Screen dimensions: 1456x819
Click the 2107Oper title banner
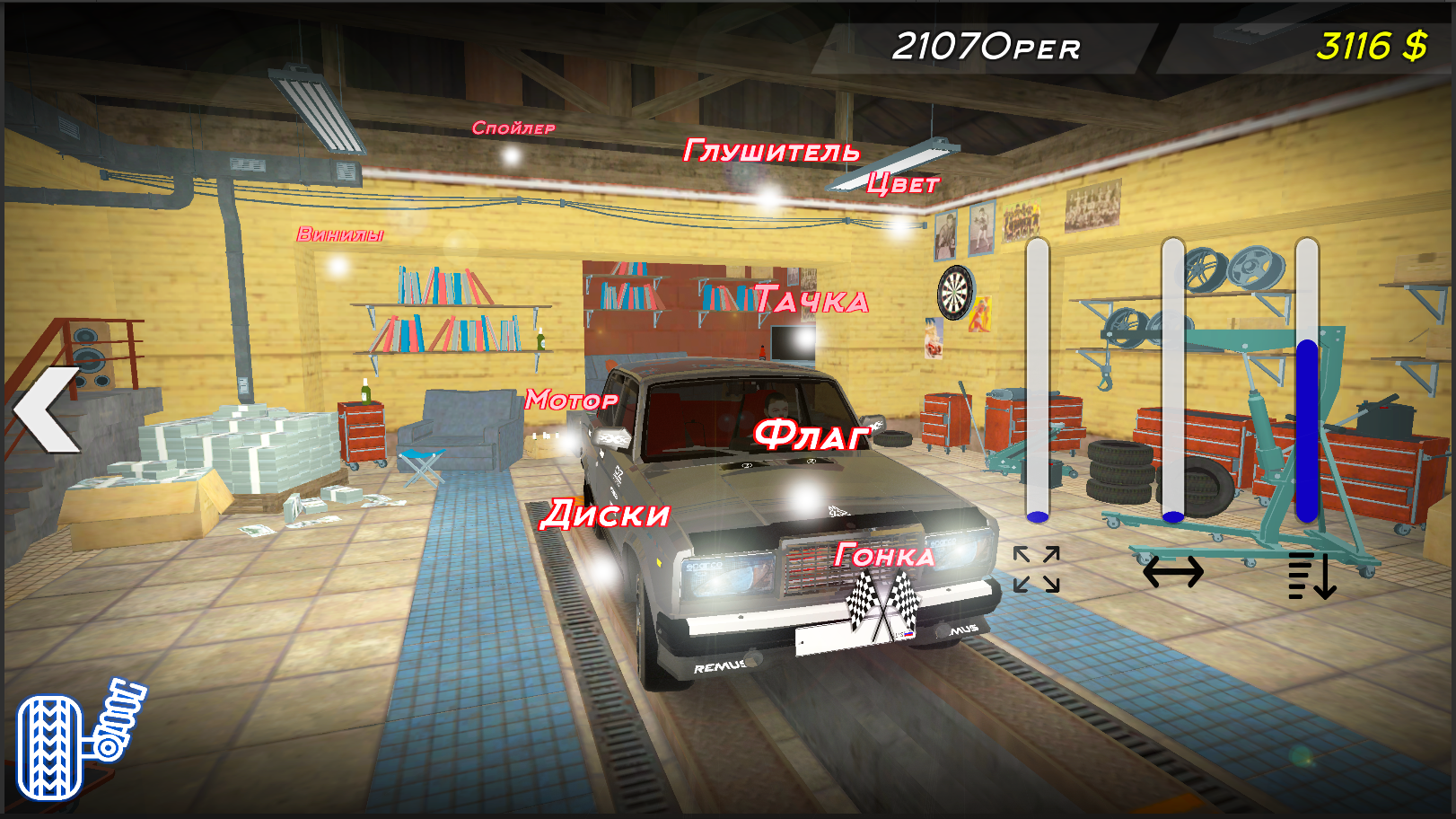987,47
